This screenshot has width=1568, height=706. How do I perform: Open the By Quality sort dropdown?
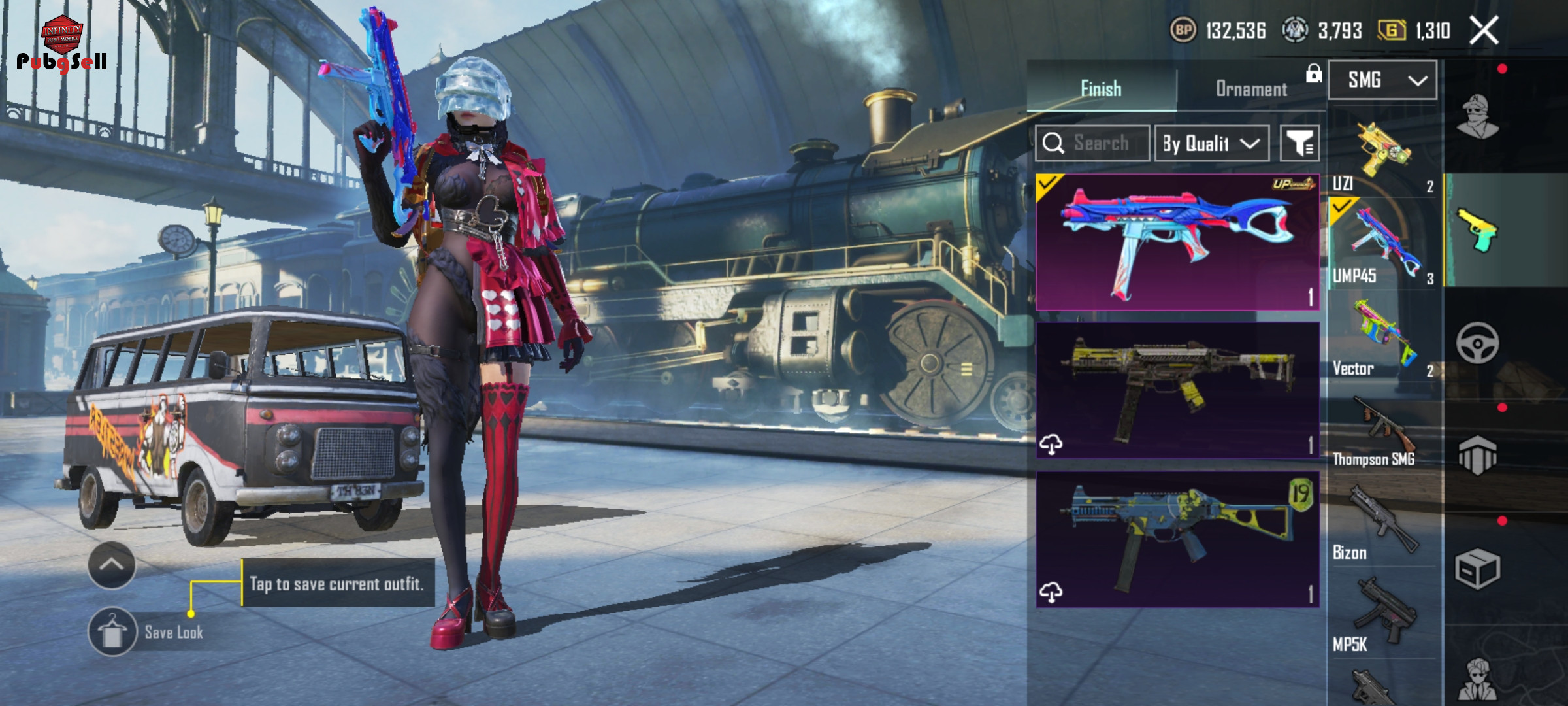(1212, 143)
